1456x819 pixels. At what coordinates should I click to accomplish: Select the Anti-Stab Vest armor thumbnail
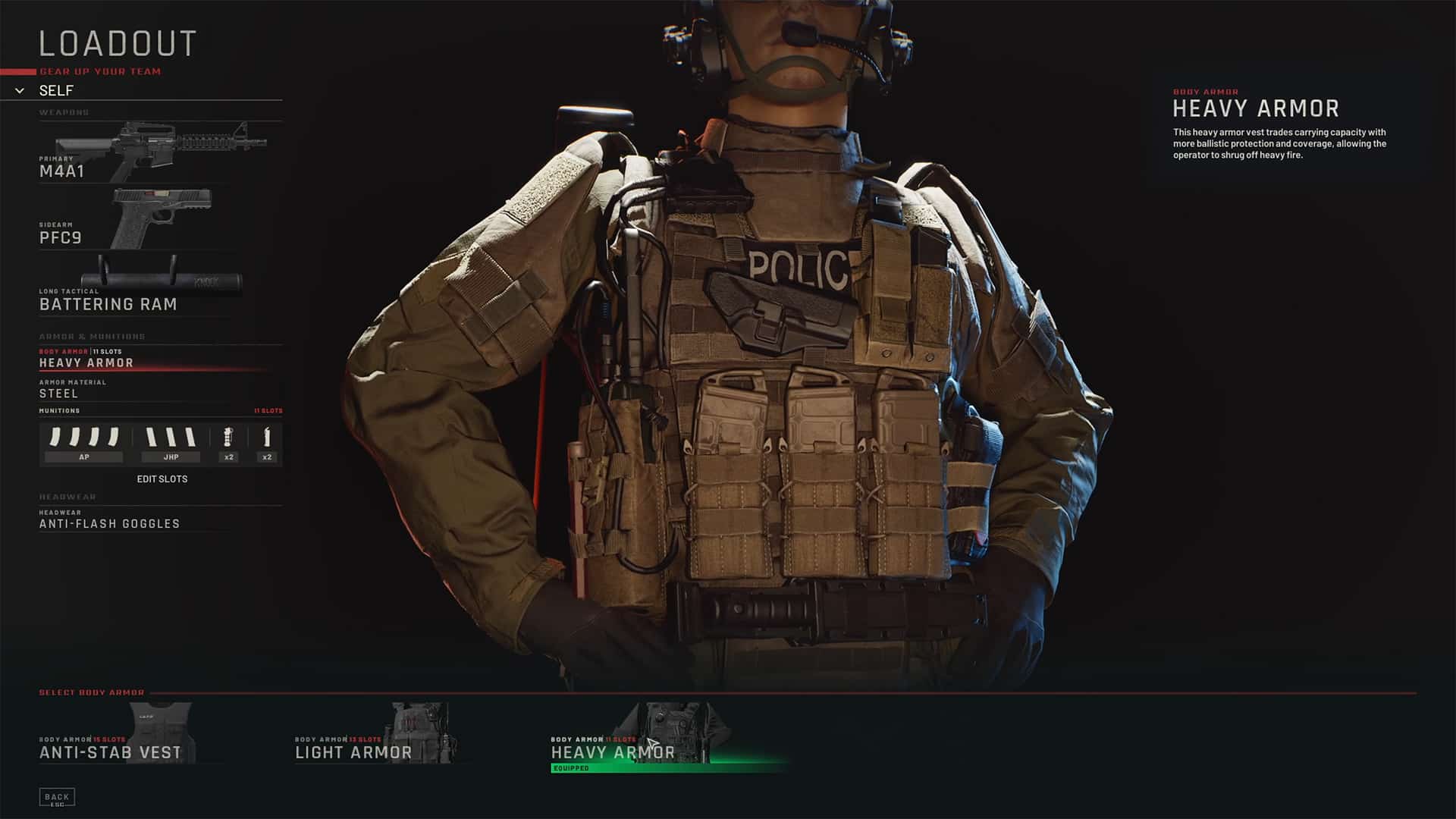coord(159,728)
